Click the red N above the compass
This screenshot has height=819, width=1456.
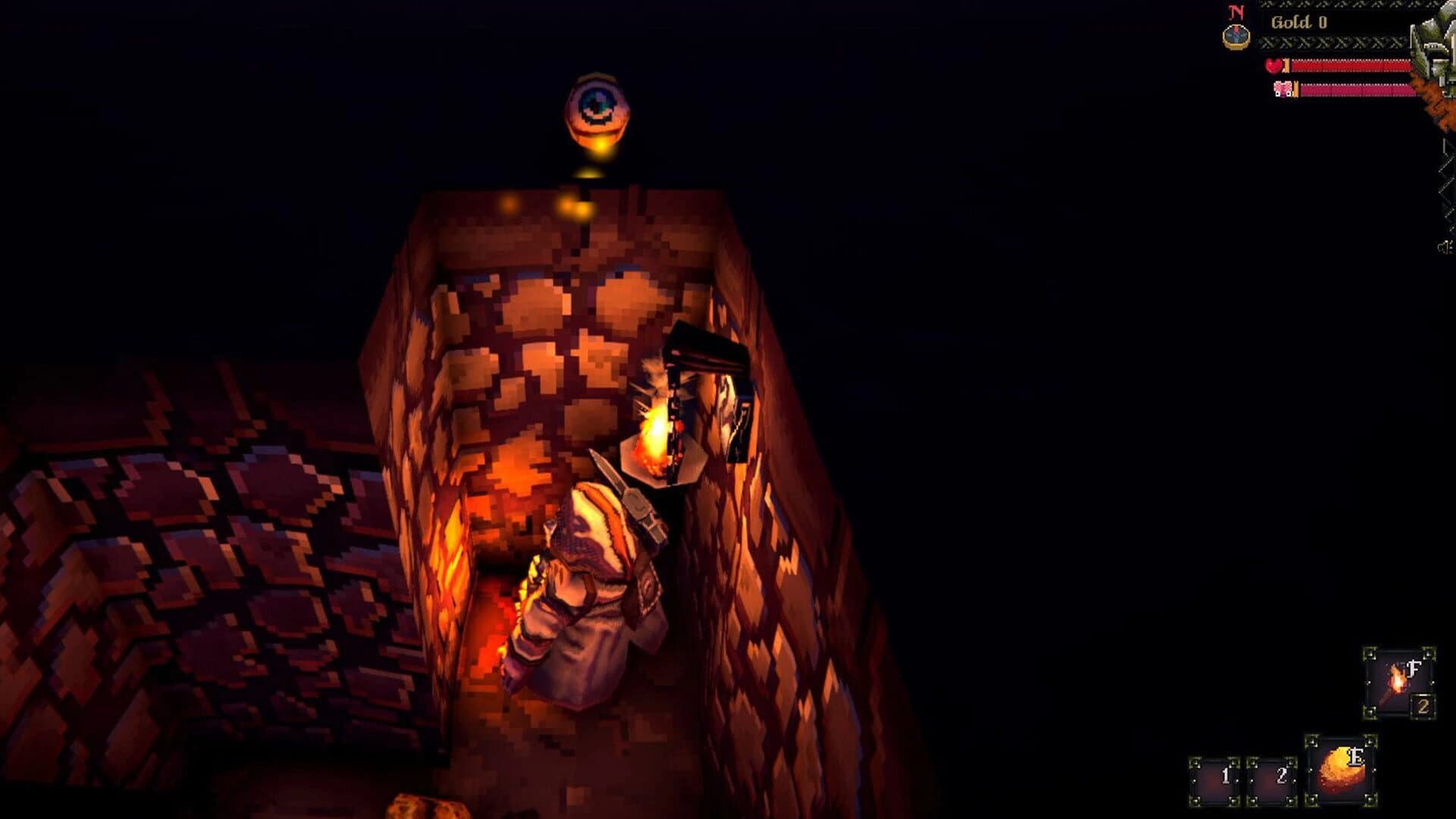pyautogui.click(x=1236, y=12)
